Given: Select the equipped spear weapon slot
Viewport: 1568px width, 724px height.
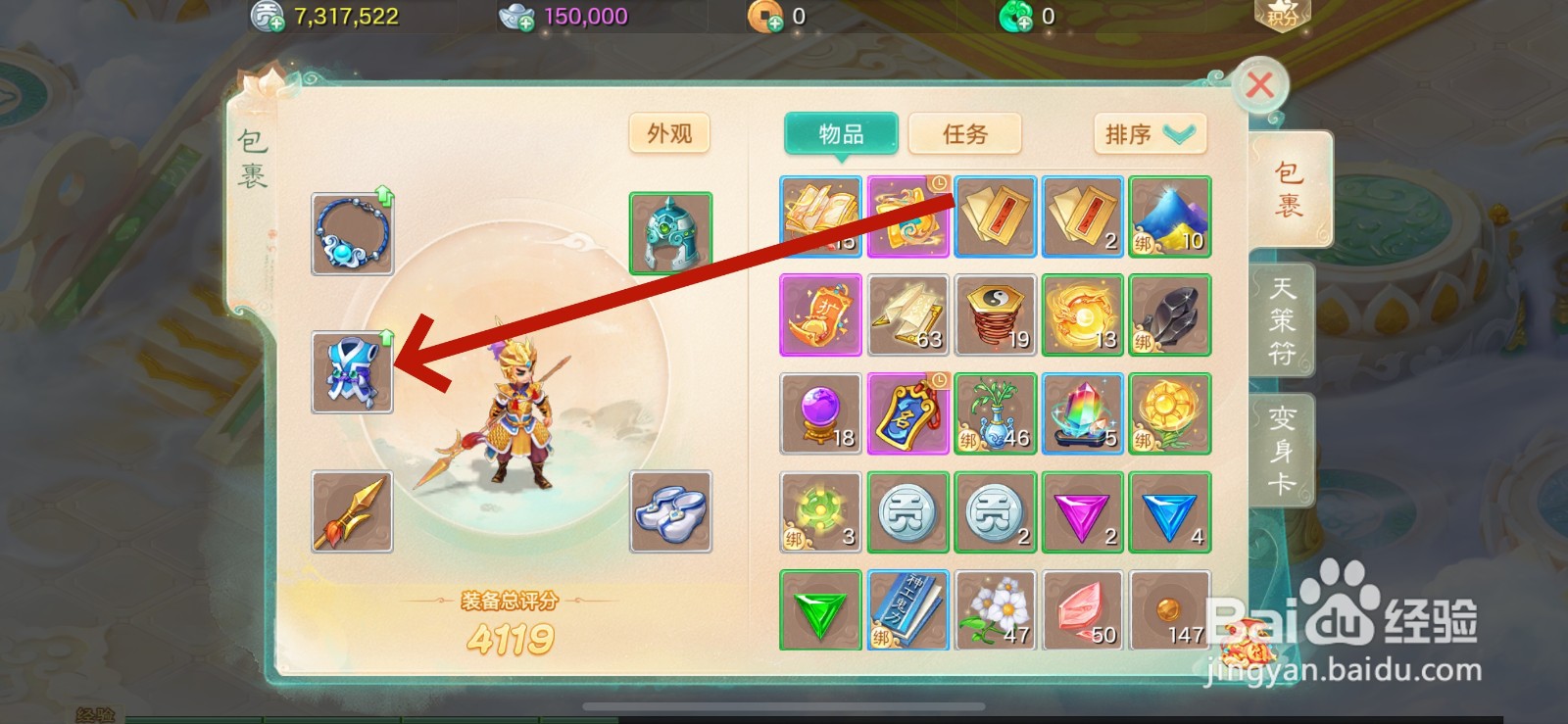Looking at the screenshot, I should [351, 511].
